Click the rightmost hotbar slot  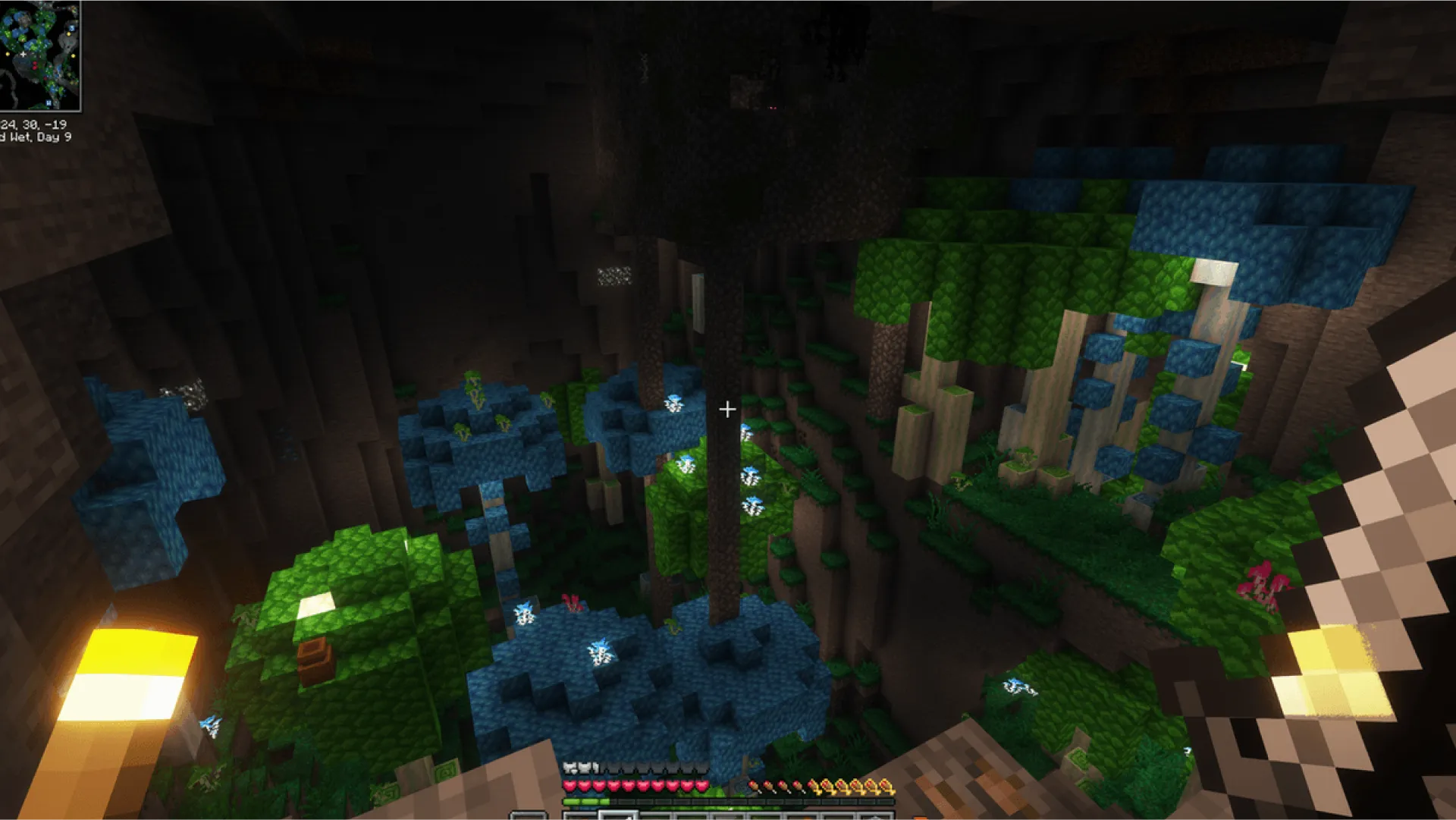[x=876, y=815]
